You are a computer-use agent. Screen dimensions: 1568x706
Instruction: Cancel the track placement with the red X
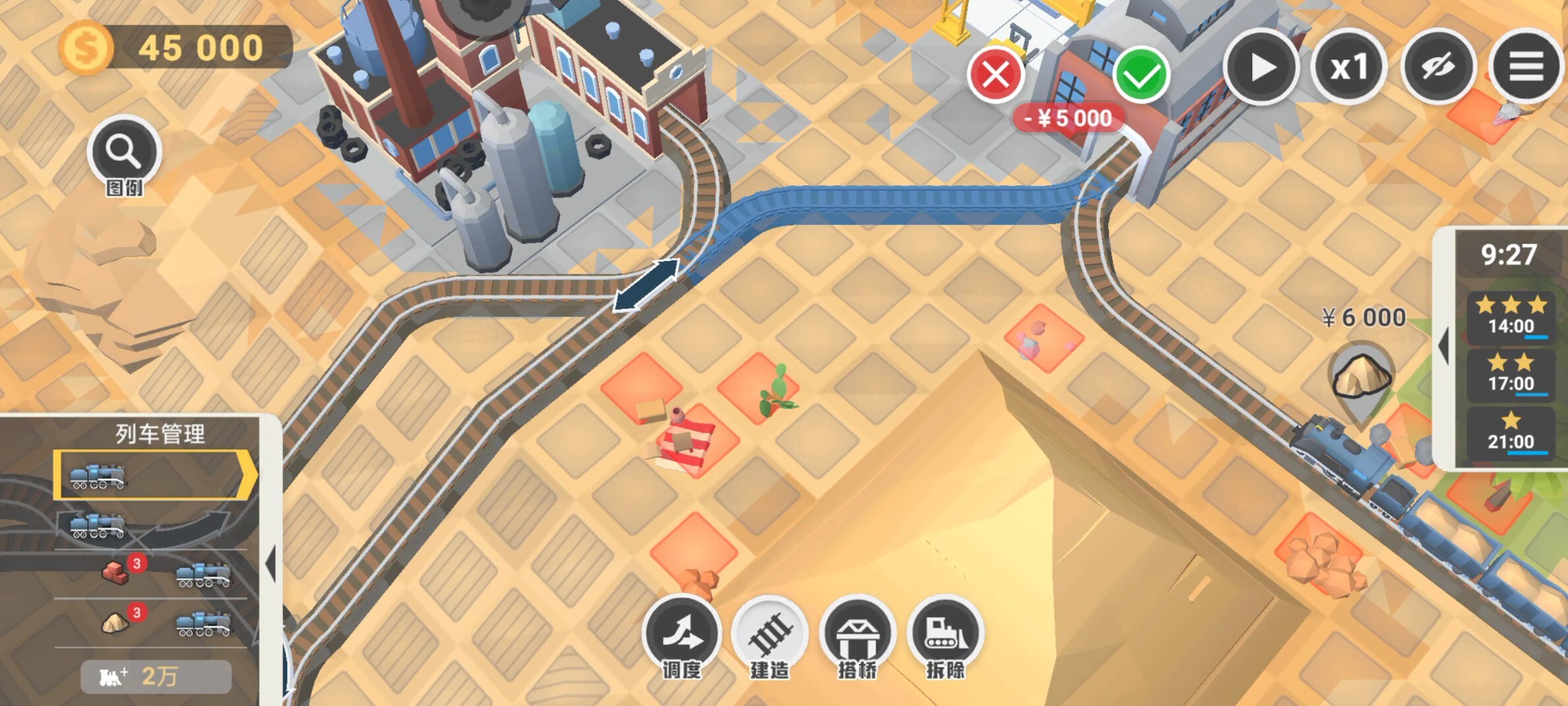[995, 74]
